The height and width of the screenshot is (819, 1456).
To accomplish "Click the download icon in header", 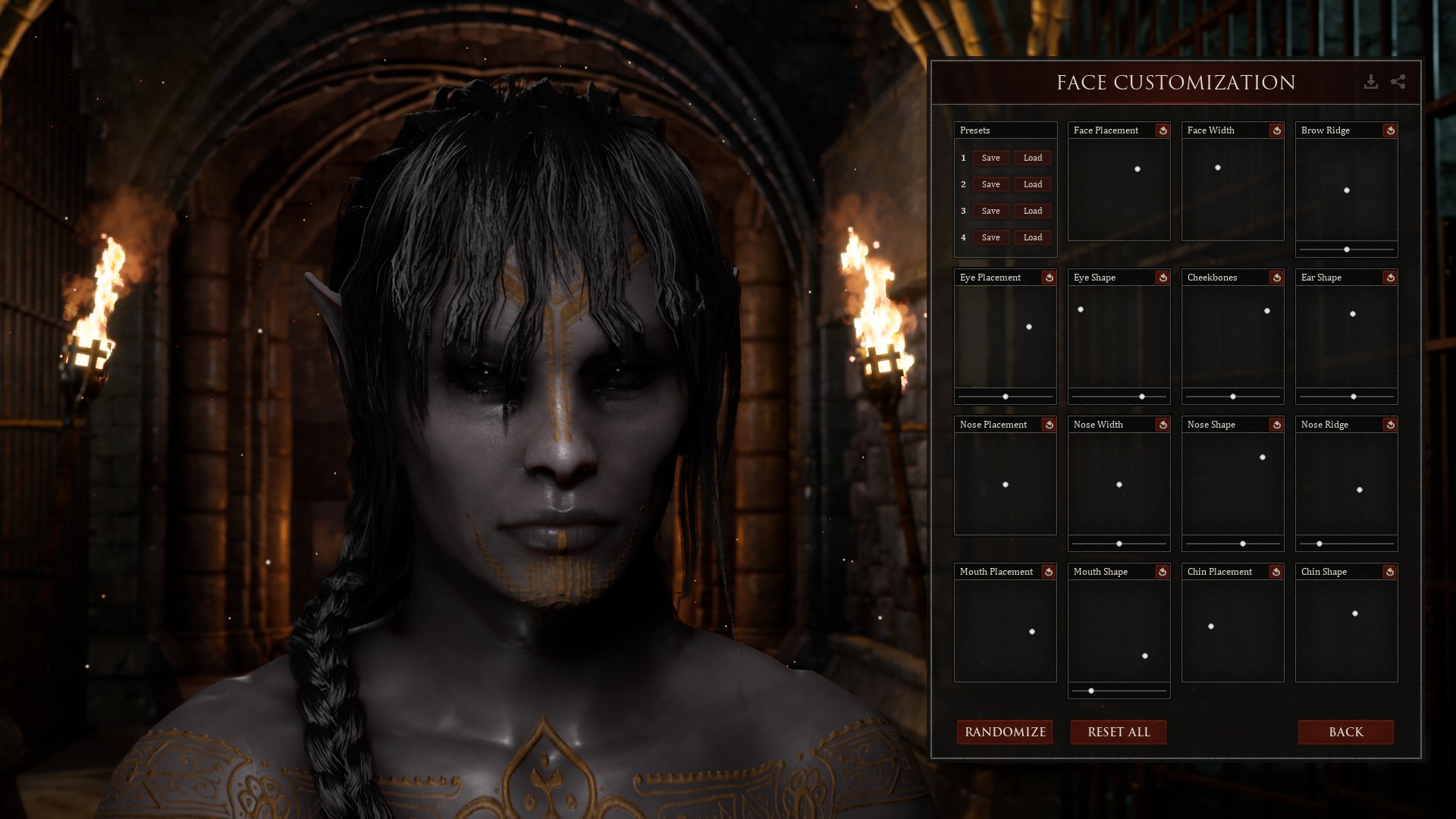I will tap(1370, 82).
